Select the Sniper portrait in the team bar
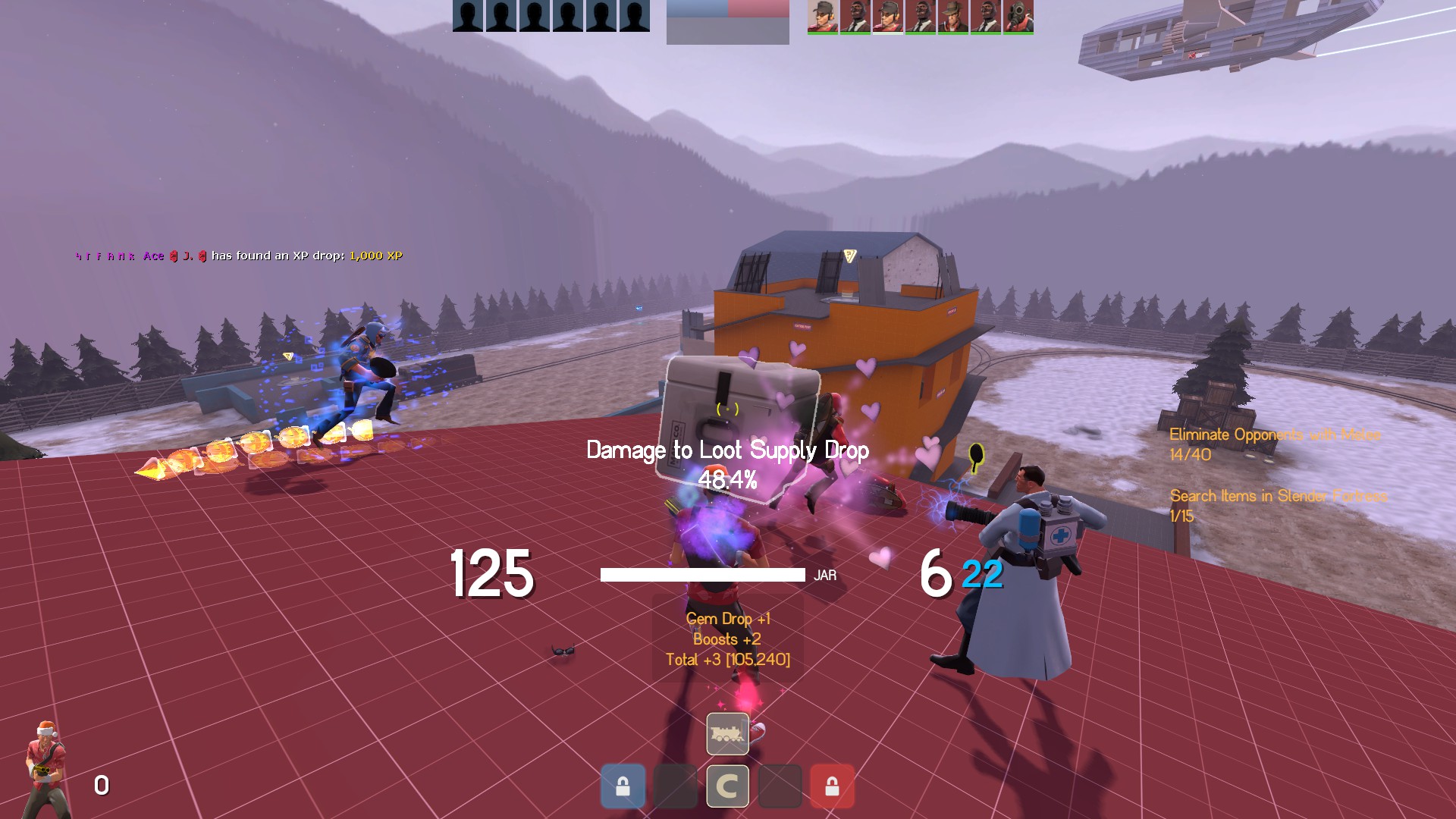Viewport: 1456px width, 819px height. 952,17
